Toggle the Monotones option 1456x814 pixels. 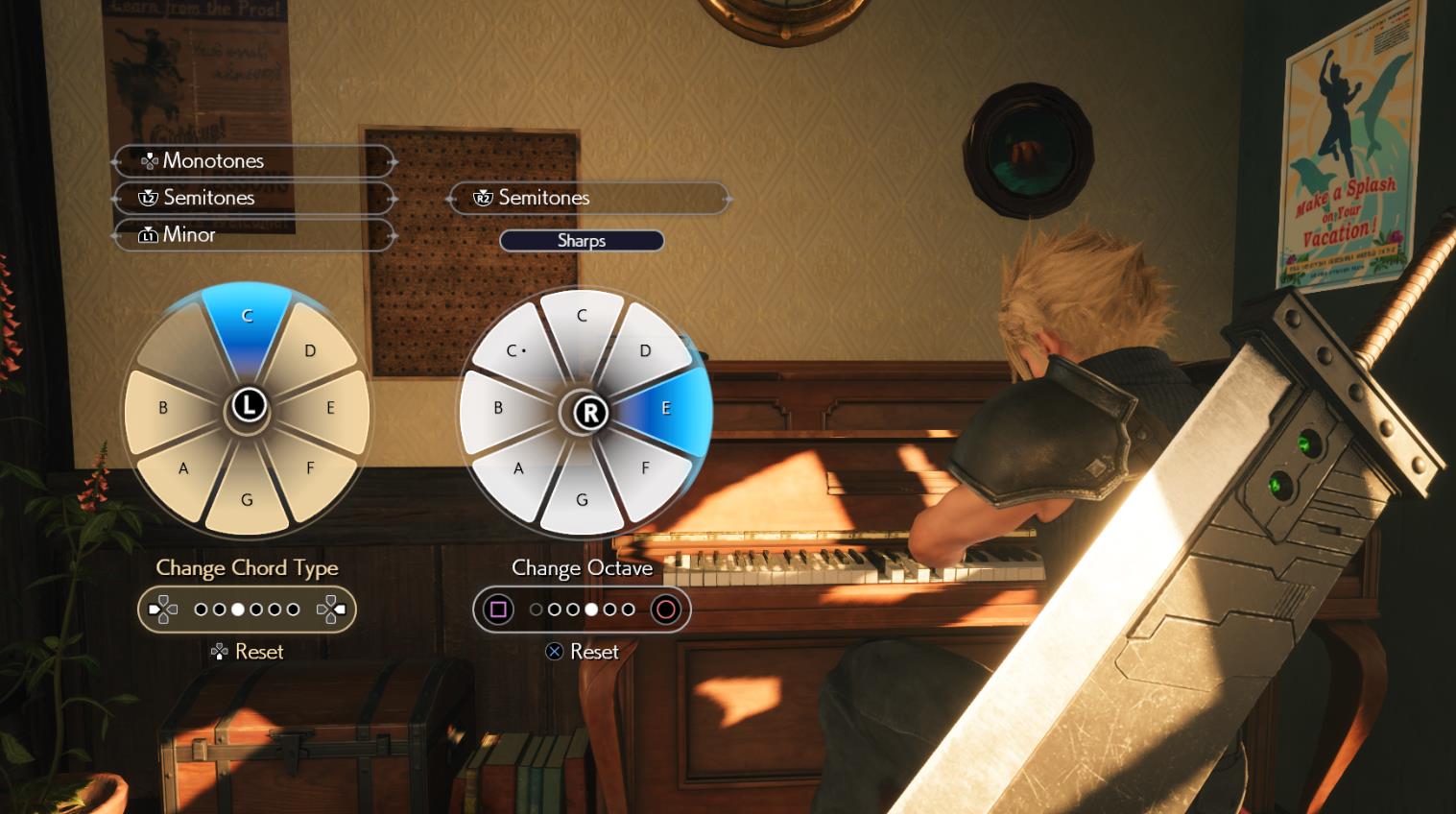pyautogui.click(x=254, y=160)
